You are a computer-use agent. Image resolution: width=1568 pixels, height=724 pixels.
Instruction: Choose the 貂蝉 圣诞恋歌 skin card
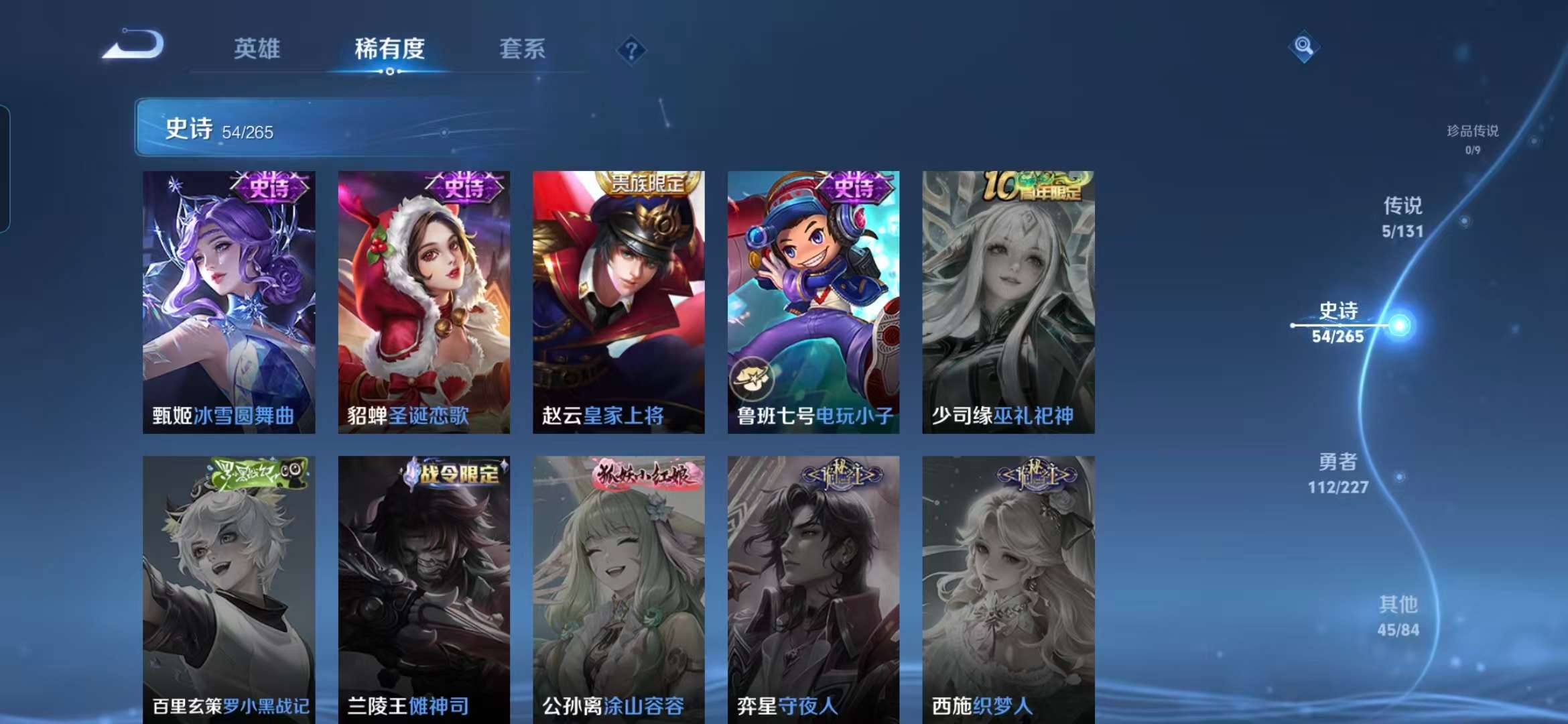[423, 302]
